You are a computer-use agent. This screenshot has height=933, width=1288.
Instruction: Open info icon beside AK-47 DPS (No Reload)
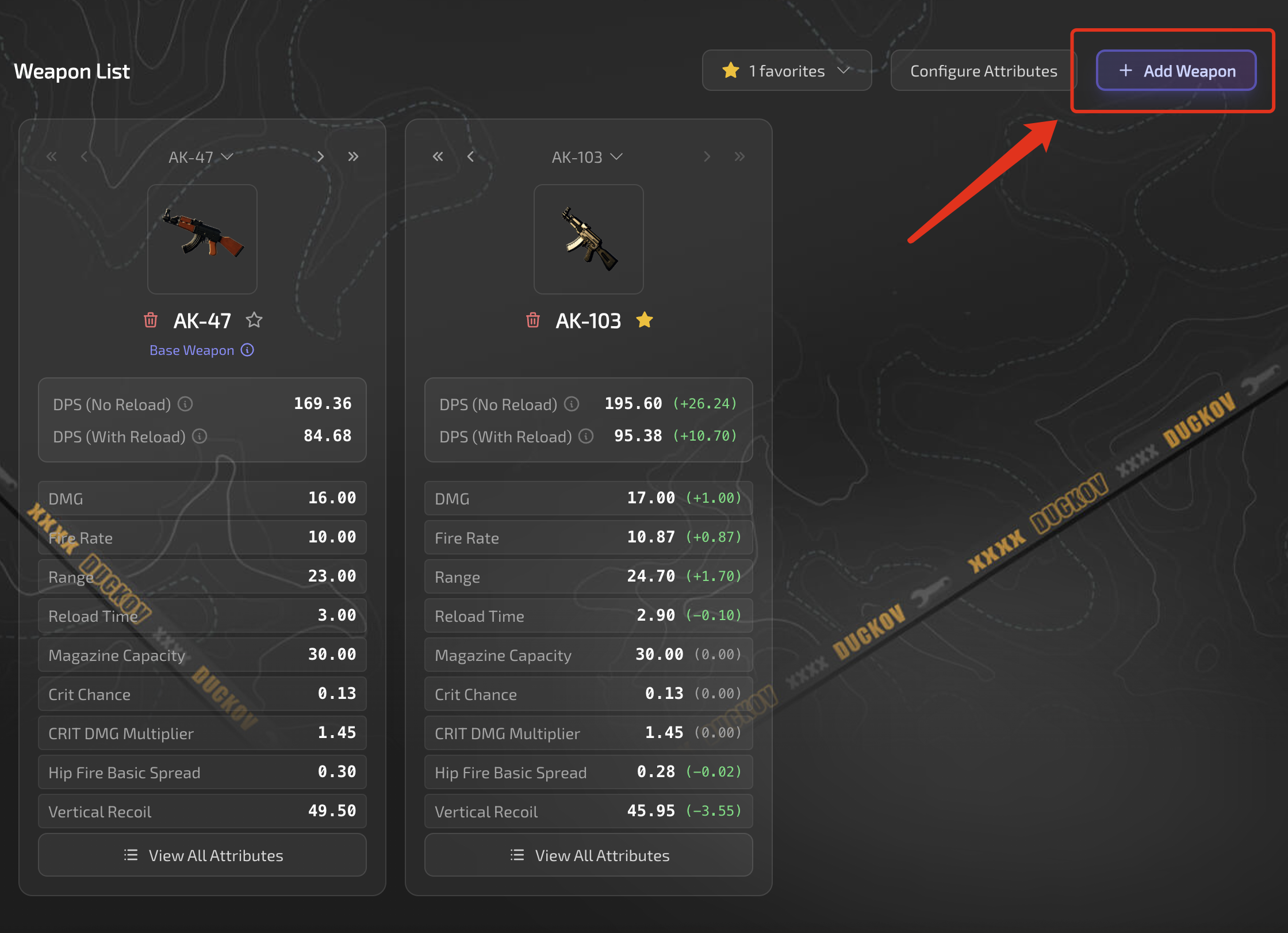pyautogui.click(x=185, y=404)
